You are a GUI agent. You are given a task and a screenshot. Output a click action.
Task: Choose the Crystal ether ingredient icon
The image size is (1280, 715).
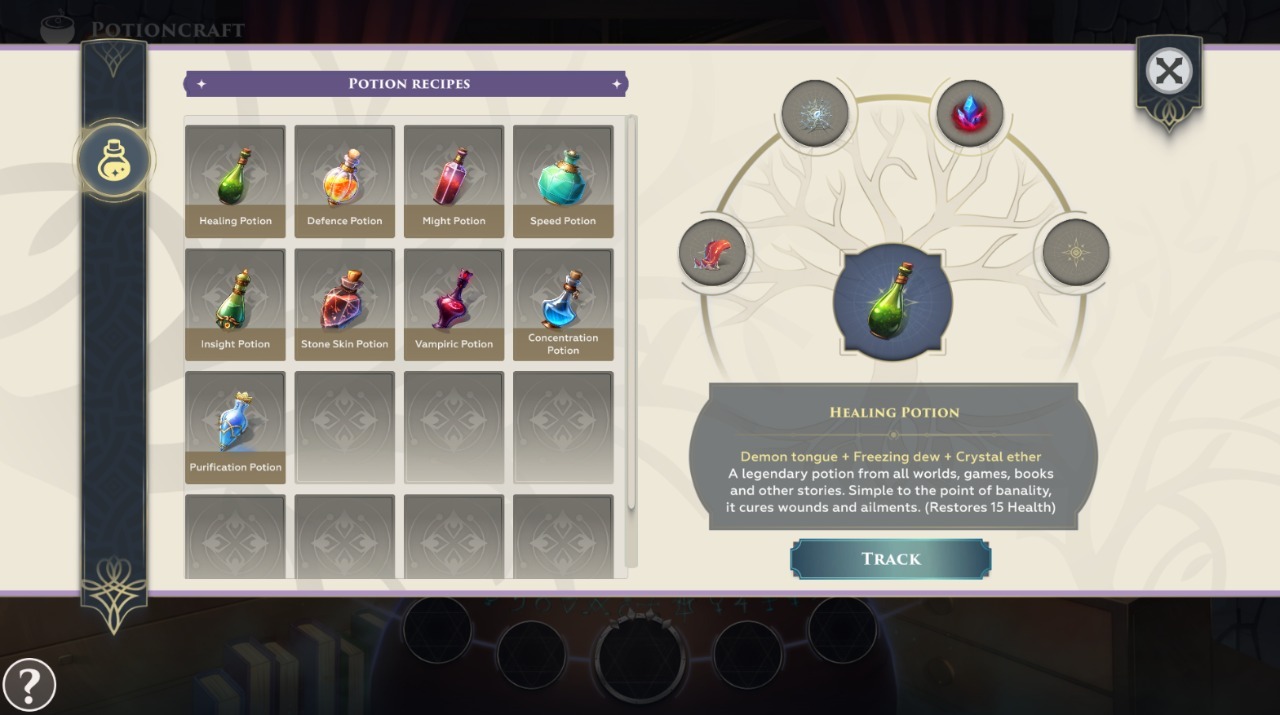click(x=969, y=113)
